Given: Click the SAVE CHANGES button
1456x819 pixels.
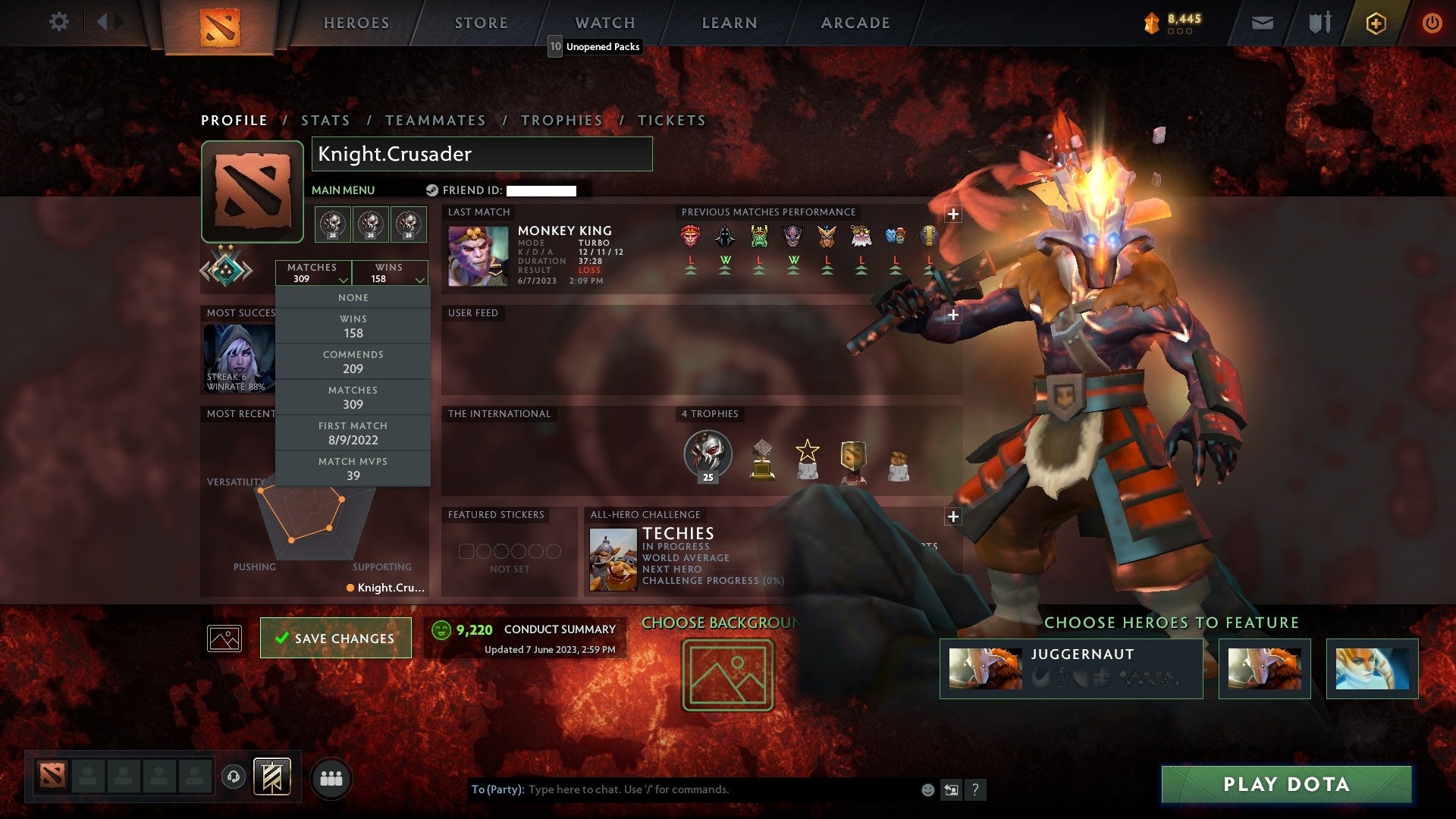Looking at the screenshot, I should pos(335,638).
